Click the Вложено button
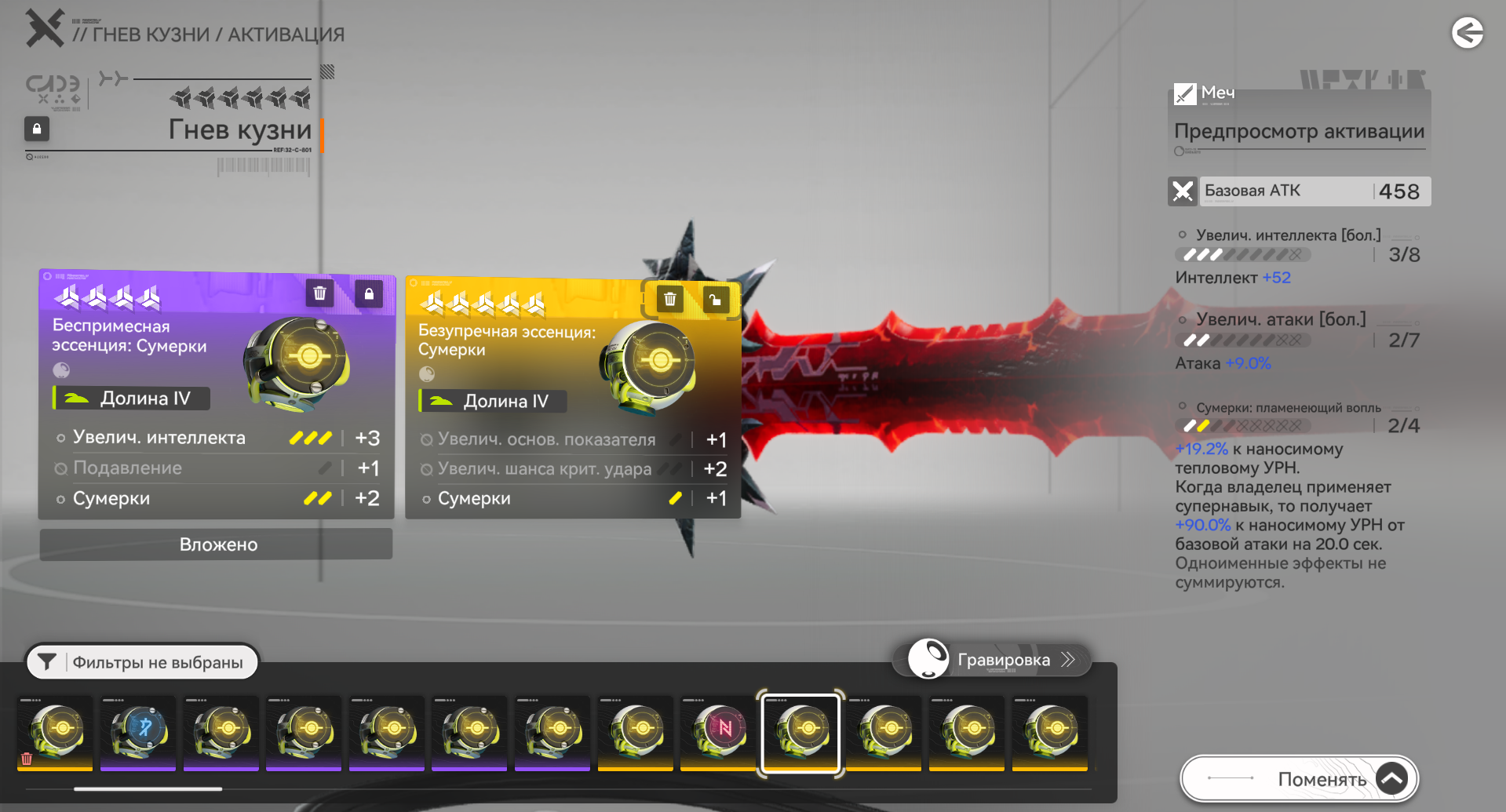The image size is (1506, 812). pyautogui.click(x=217, y=544)
